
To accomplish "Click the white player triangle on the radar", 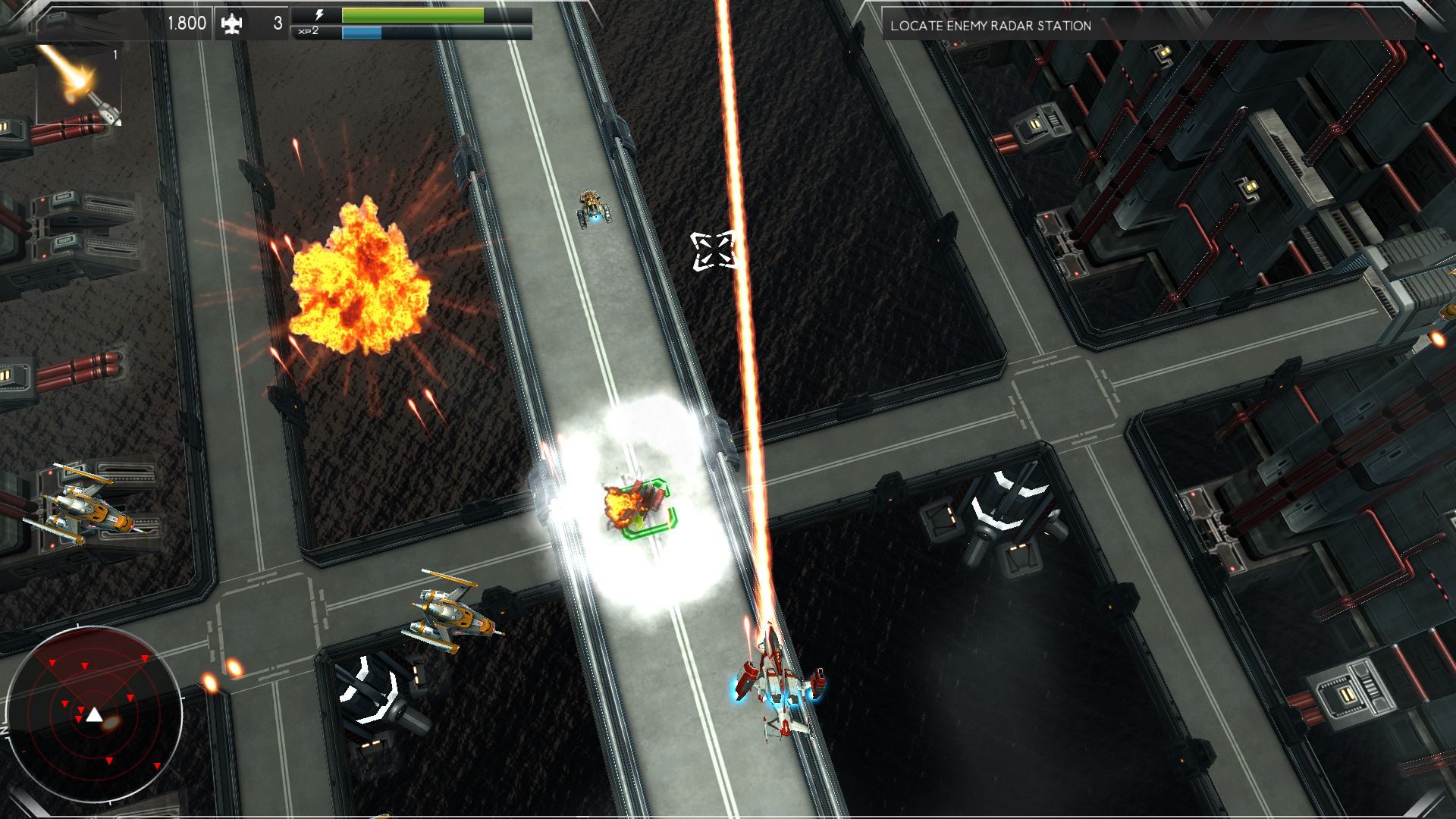I will tap(95, 716).
